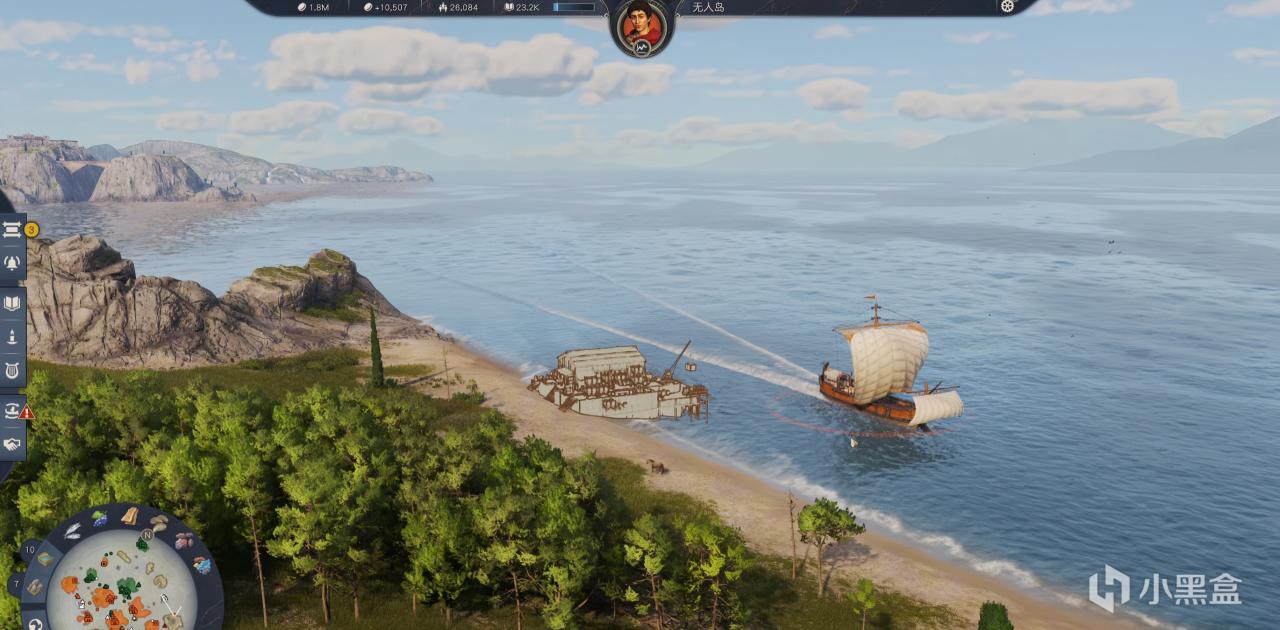
Task: Open the open book icon in the sidebar
Action: (12, 302)
